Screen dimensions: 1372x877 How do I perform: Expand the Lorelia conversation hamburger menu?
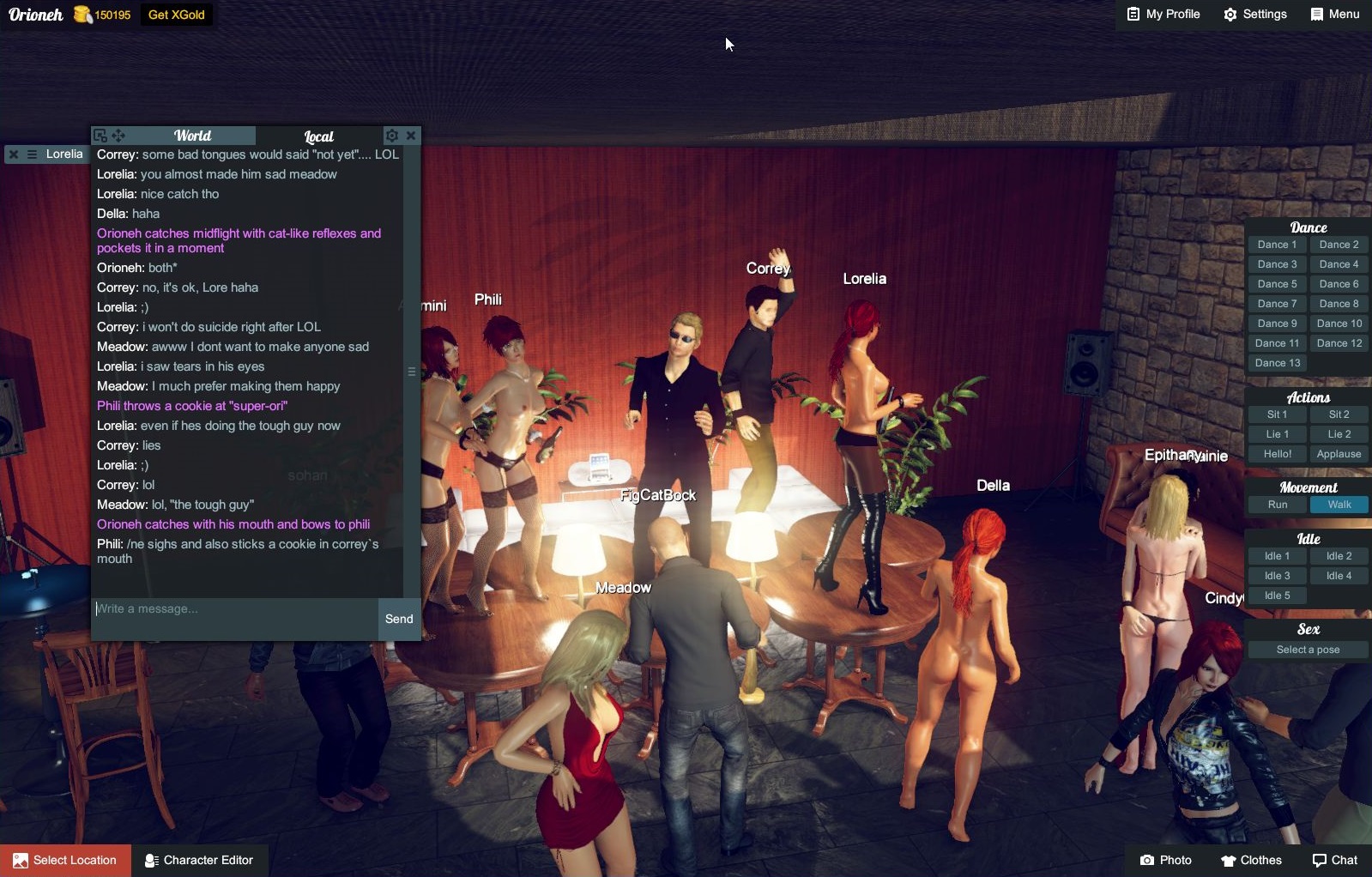(x=33, y=154)
